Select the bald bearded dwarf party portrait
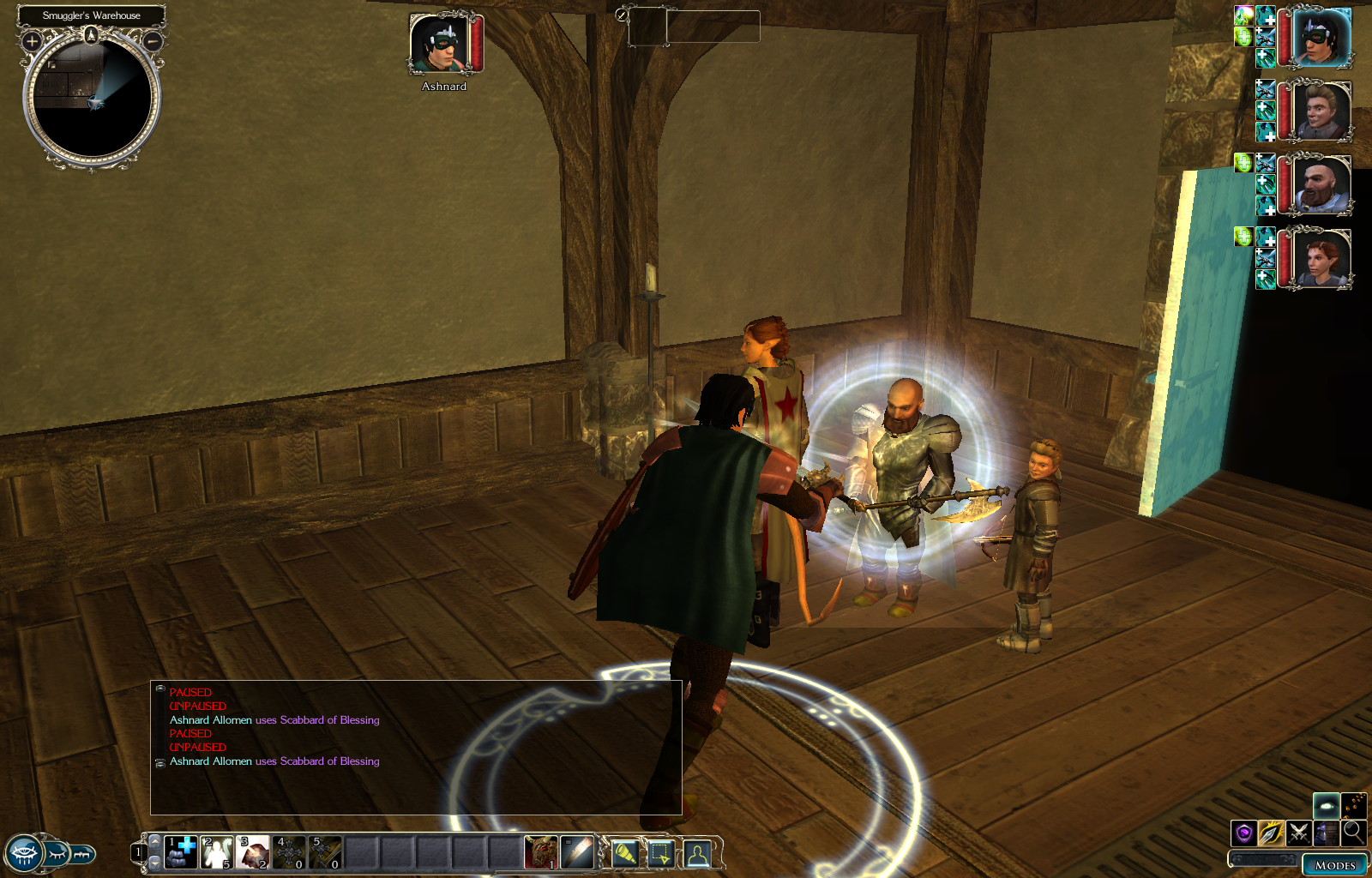Viewport: 1372px width, 878px height. pyautogui.click(x=1321, y=185)
